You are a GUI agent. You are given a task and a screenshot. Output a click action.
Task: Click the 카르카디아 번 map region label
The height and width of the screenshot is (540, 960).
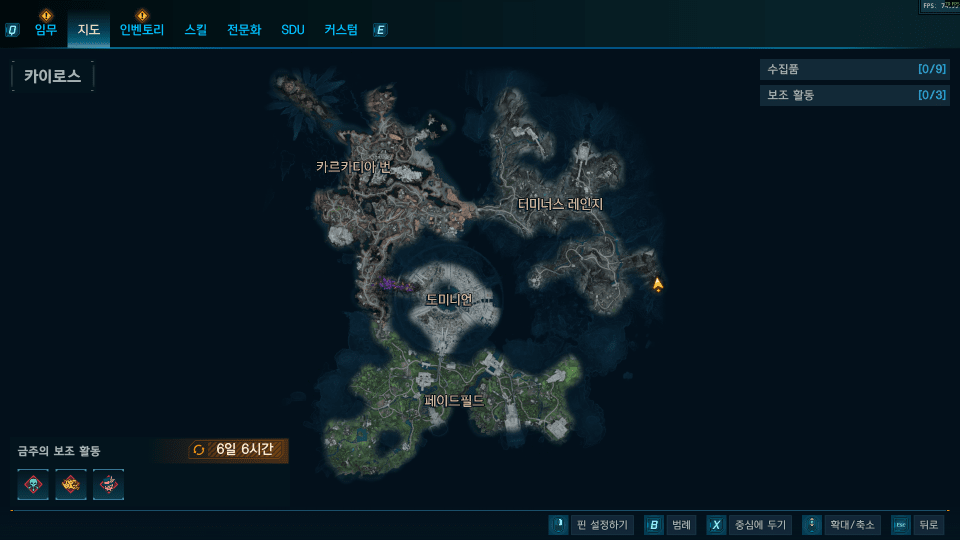tap(352, 167)
